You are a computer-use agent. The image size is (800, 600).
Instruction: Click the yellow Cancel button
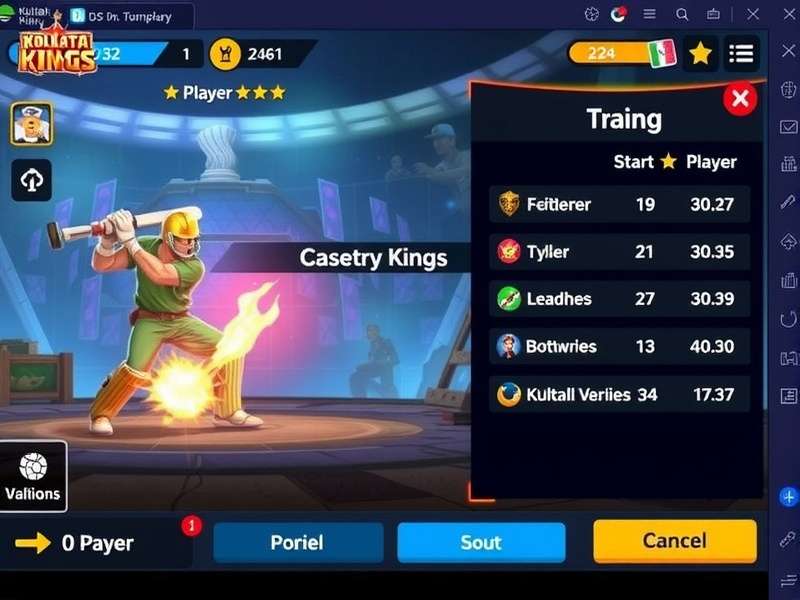coord(674,541)
